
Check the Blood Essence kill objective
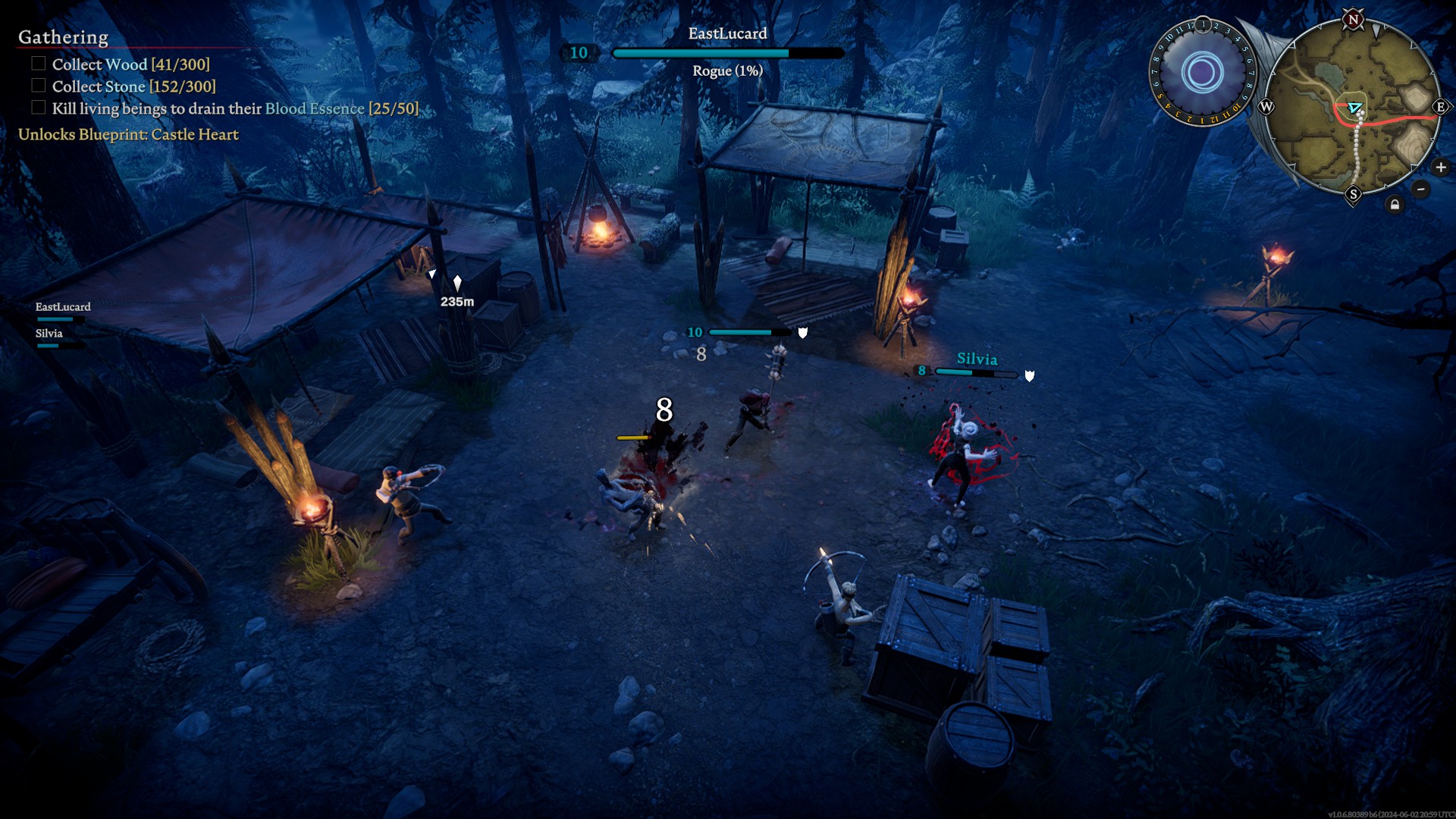point(37,107)
